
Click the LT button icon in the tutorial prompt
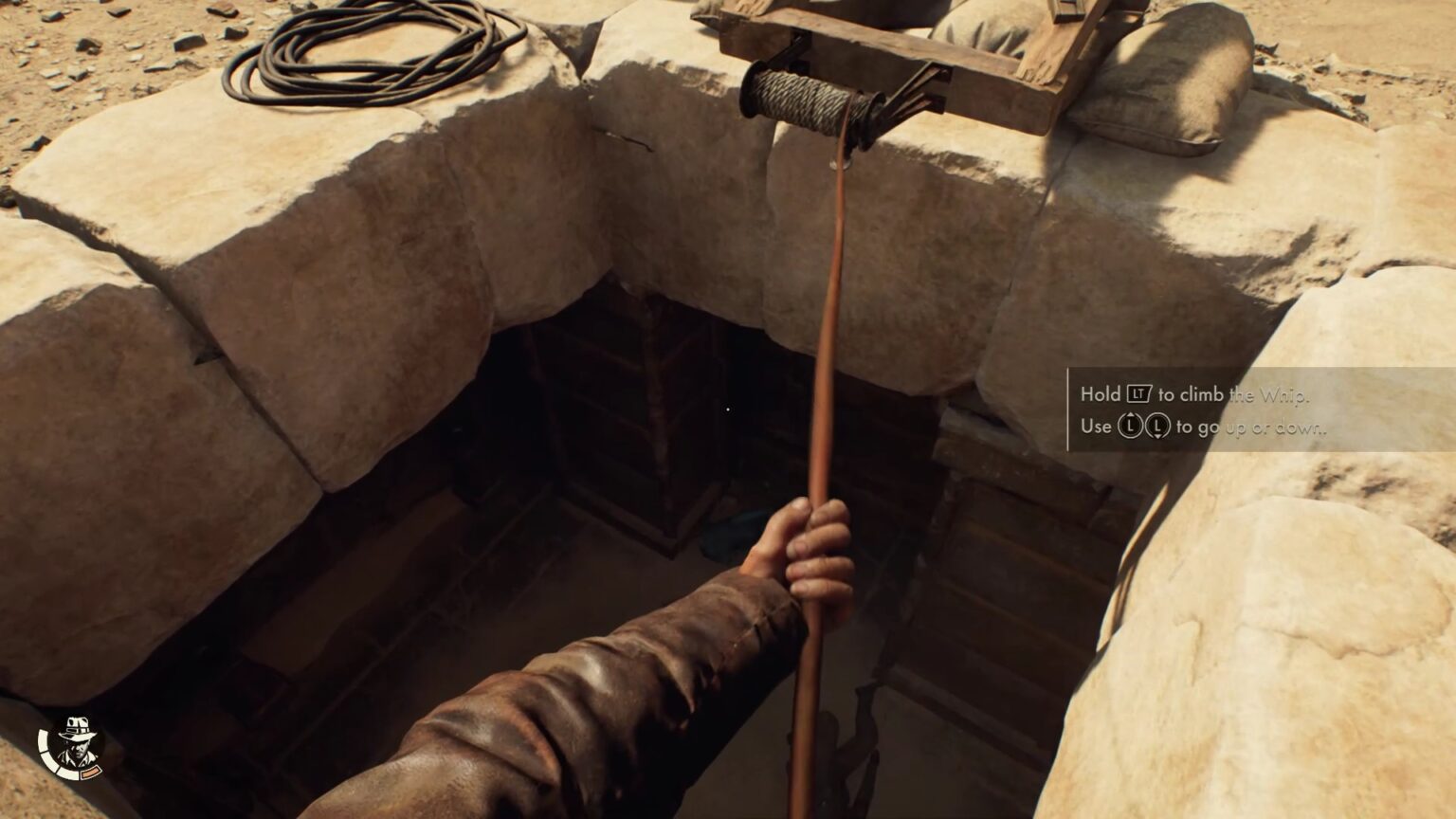[x=1138, y=394]
